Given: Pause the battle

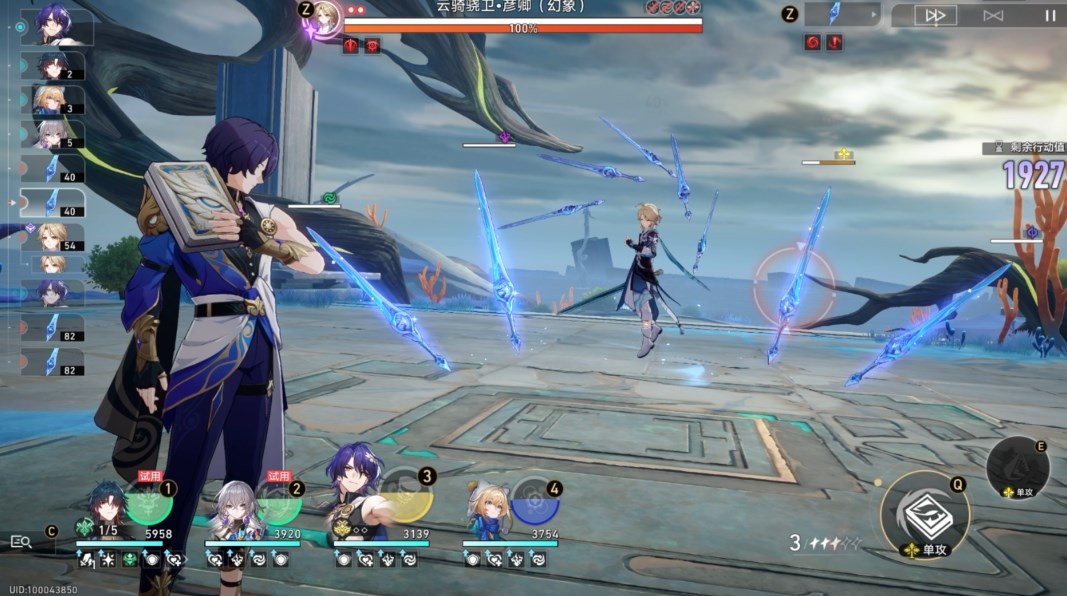Looking at the screenshot, I should 1049,15.
